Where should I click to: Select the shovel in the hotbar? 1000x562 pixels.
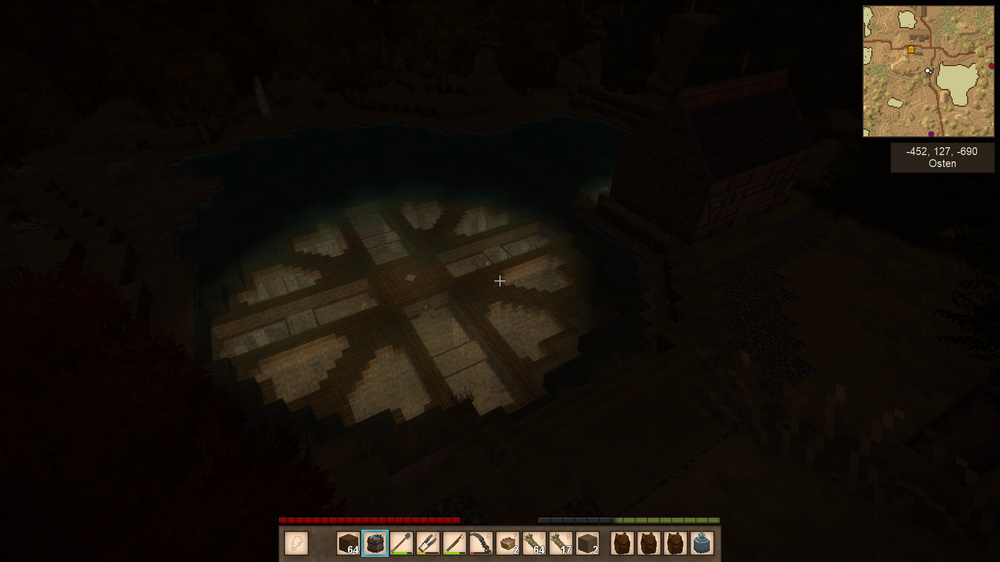[401, 543]
